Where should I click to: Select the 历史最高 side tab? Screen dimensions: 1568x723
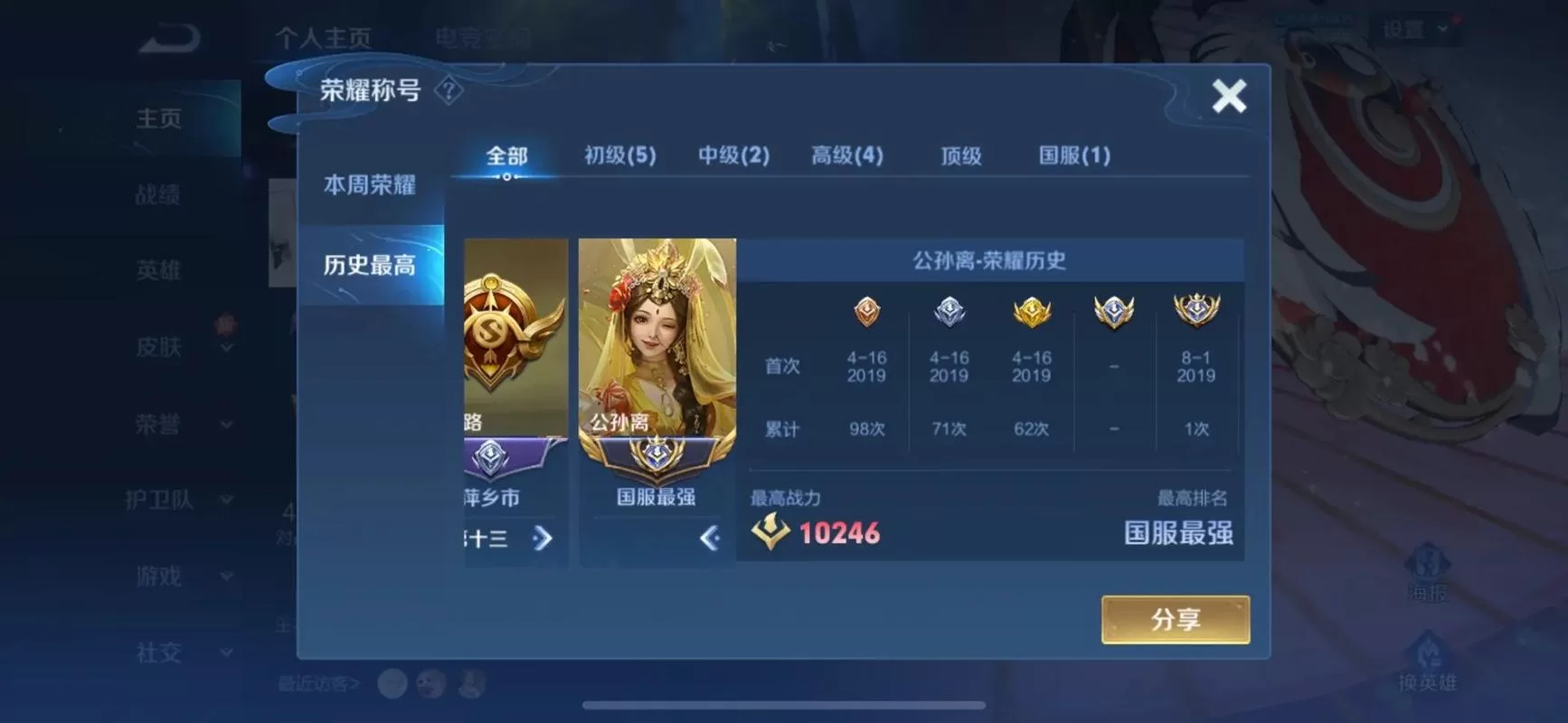[x=370, y=266]
